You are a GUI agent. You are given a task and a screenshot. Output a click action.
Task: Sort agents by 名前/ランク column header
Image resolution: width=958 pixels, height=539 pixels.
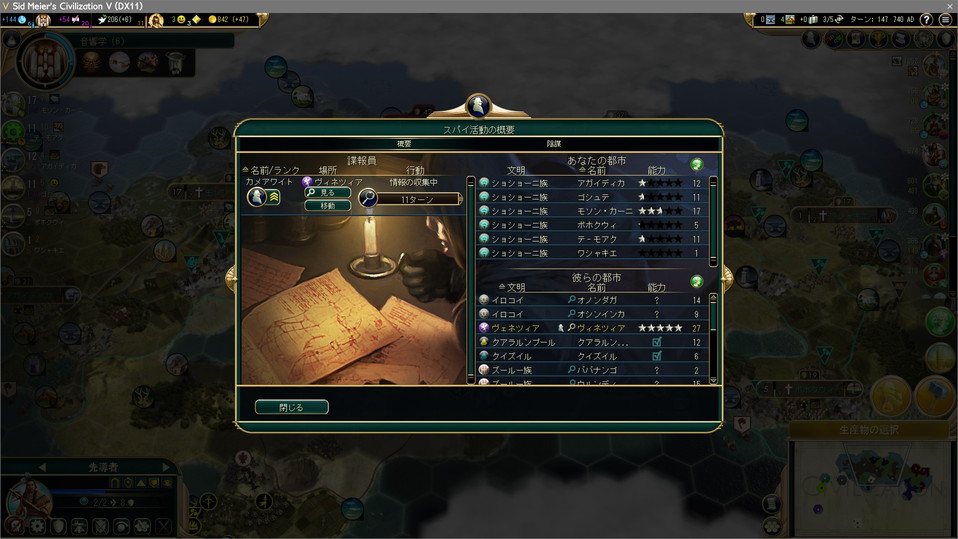pyautogui.click(x=270, y=171)
